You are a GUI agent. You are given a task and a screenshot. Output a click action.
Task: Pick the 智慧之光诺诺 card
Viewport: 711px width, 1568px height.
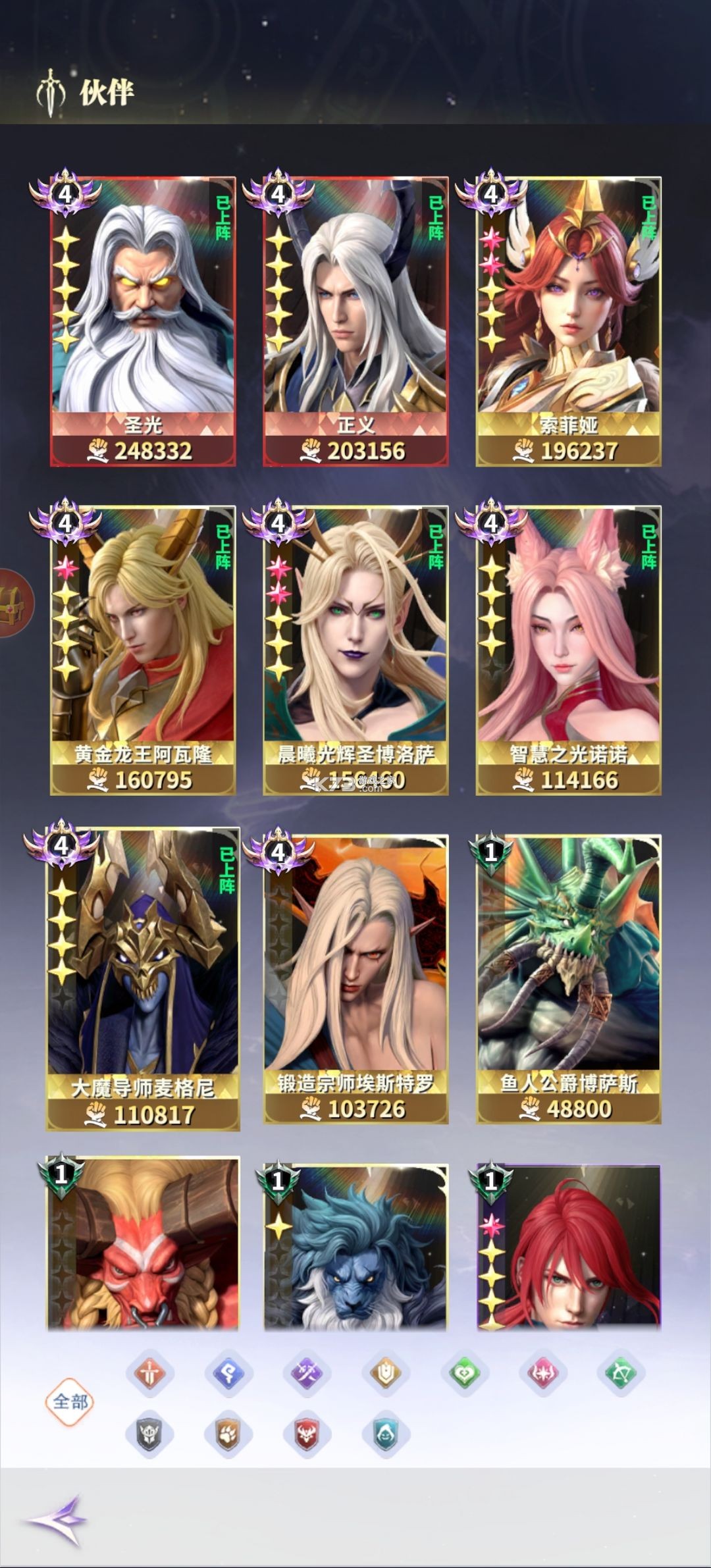569,650
